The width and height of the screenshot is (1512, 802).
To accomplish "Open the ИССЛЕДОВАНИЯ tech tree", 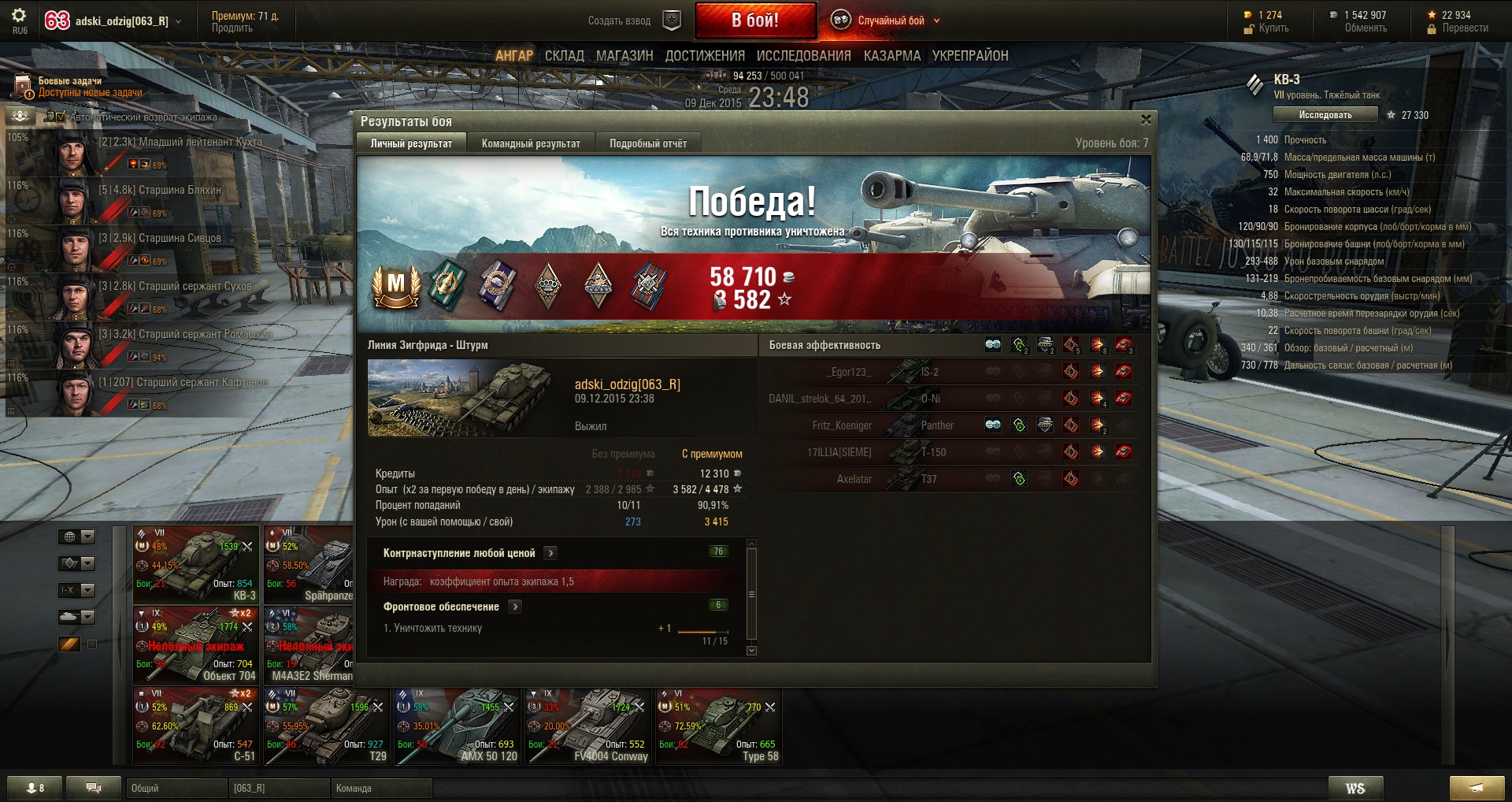I will click(x=803, y=56).
